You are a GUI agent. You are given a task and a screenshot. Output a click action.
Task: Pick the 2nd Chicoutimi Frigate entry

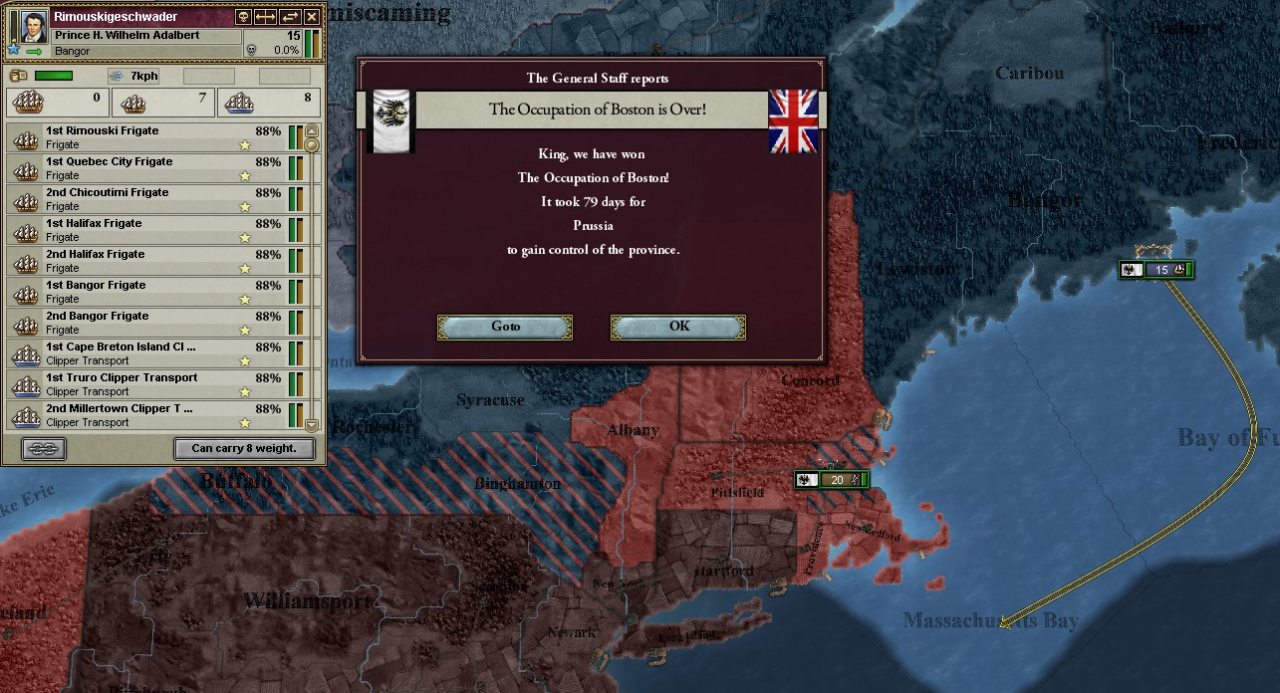coord(150,199)
